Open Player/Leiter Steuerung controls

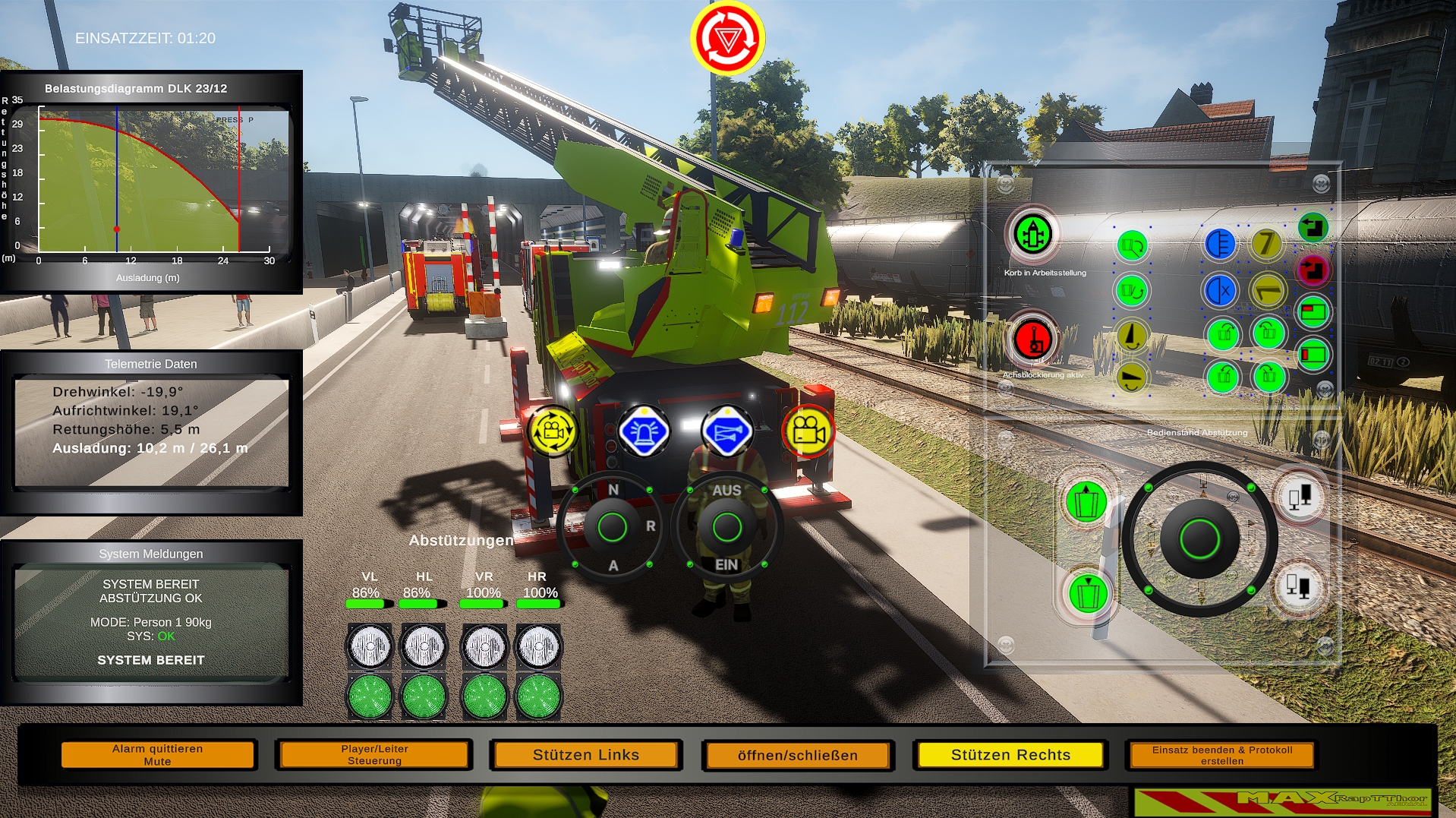(374, 754)
